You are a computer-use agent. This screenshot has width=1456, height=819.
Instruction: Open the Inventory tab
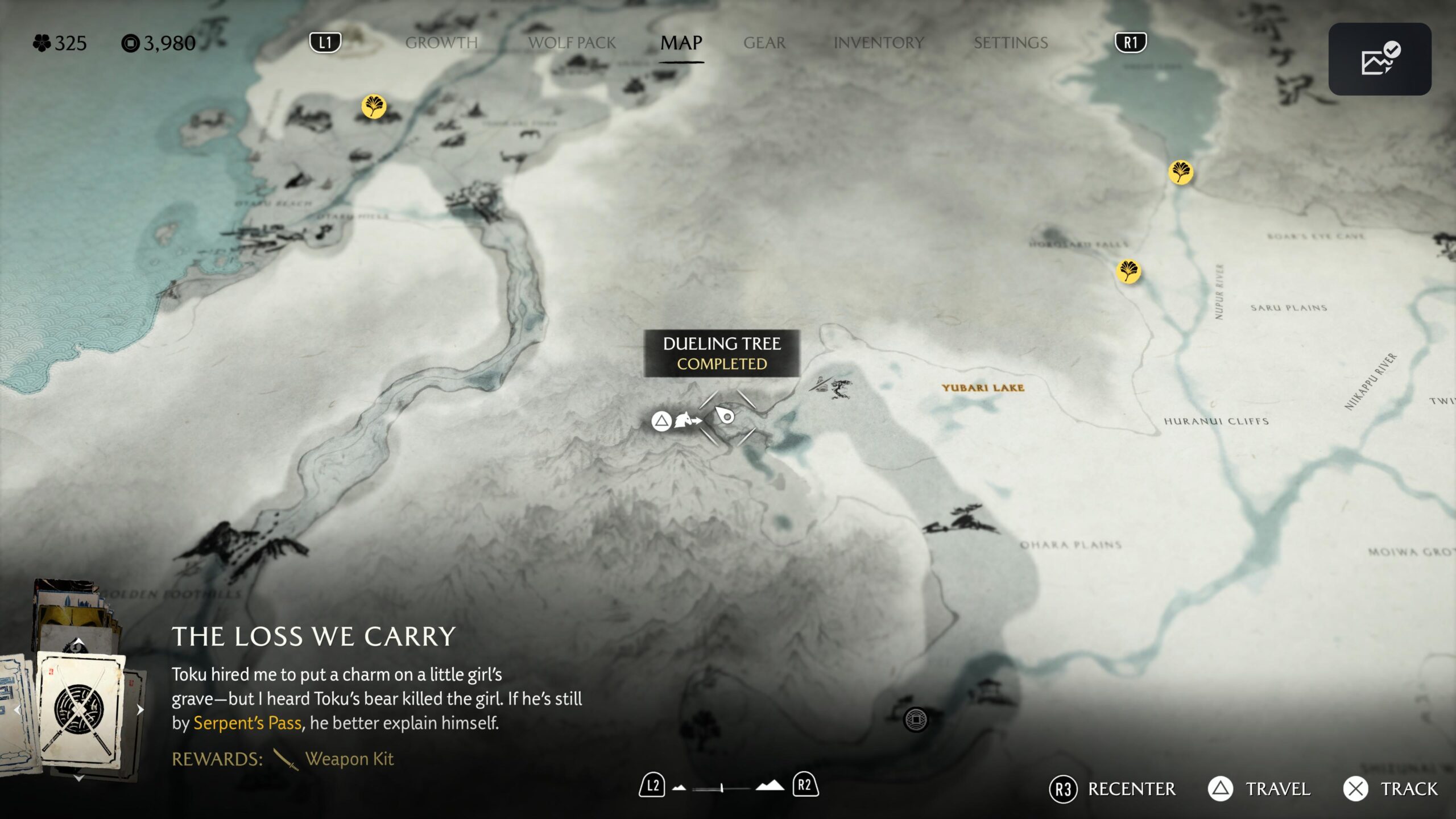tap(879, 43)
